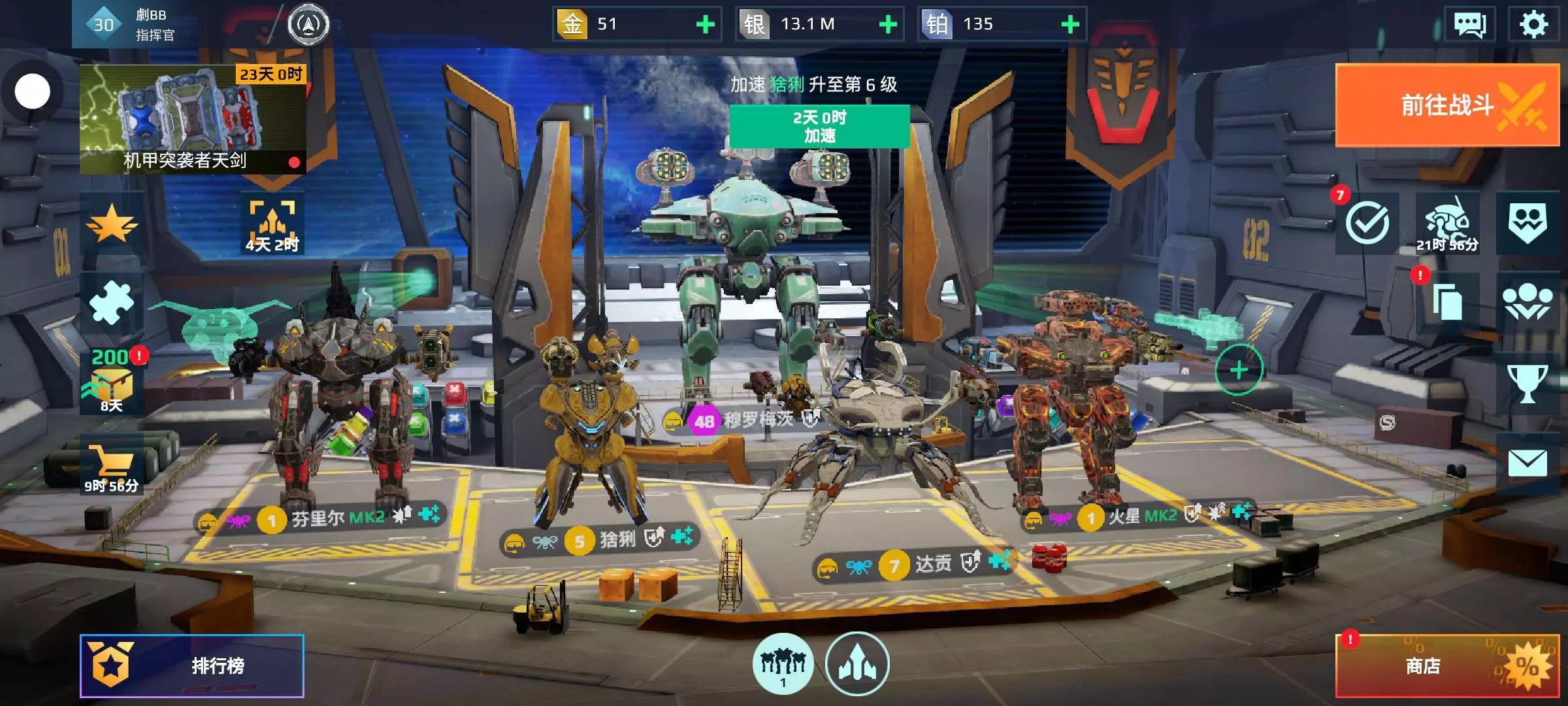
Task: Add a robot to the empty slot
Action: tap(1239, 370)
